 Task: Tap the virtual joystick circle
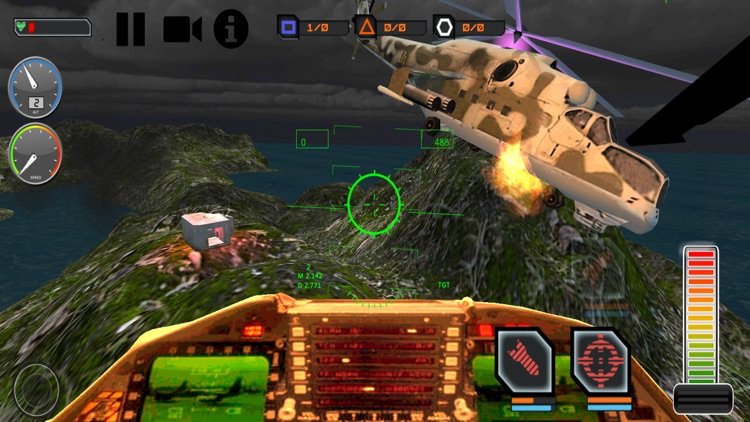pos(37,388)
